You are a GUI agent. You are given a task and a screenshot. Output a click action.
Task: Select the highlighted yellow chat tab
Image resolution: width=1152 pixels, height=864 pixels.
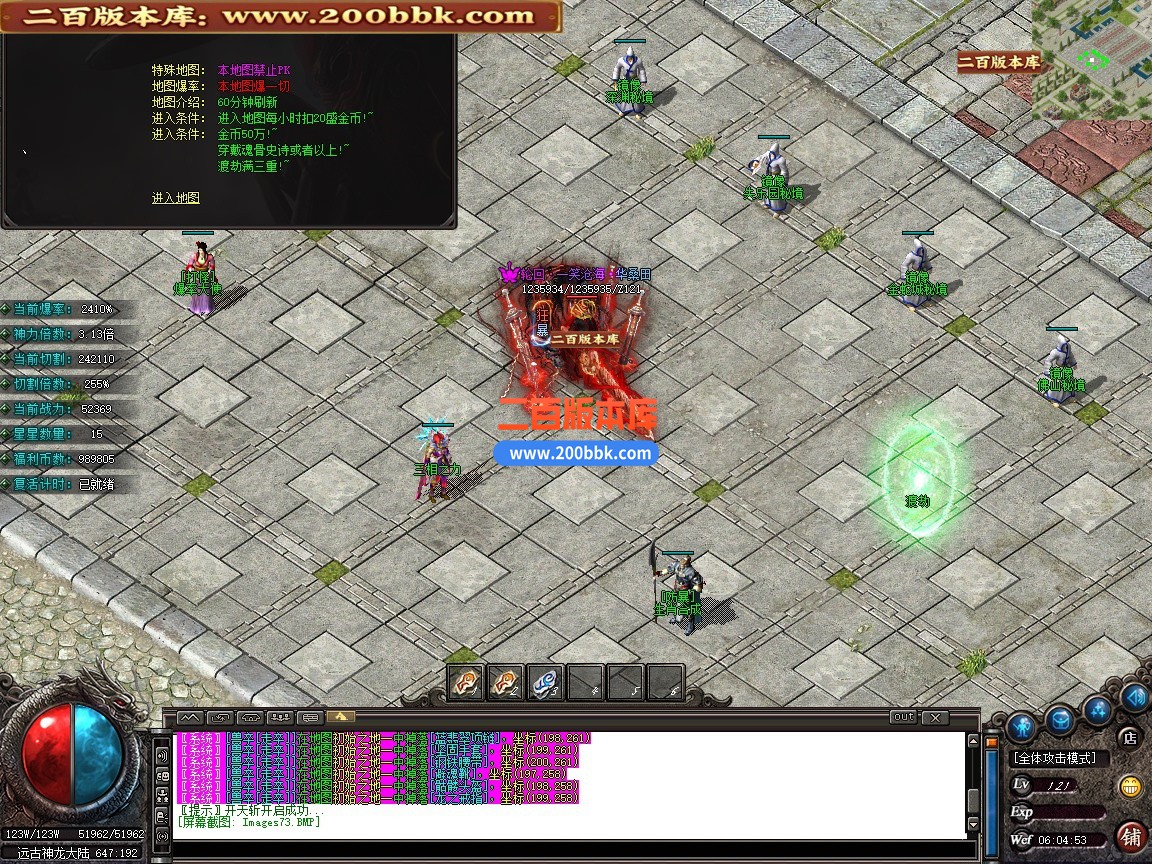click(340, 717)
